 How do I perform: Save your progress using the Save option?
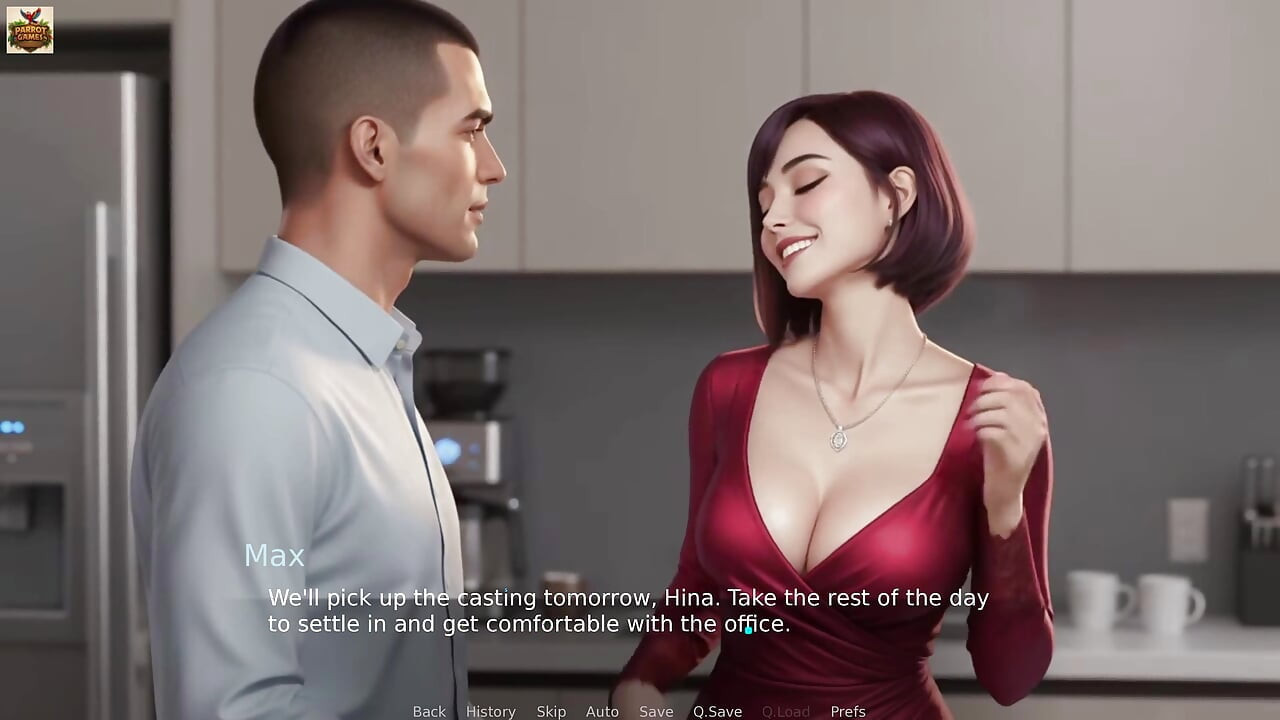[x=655, y=711]
